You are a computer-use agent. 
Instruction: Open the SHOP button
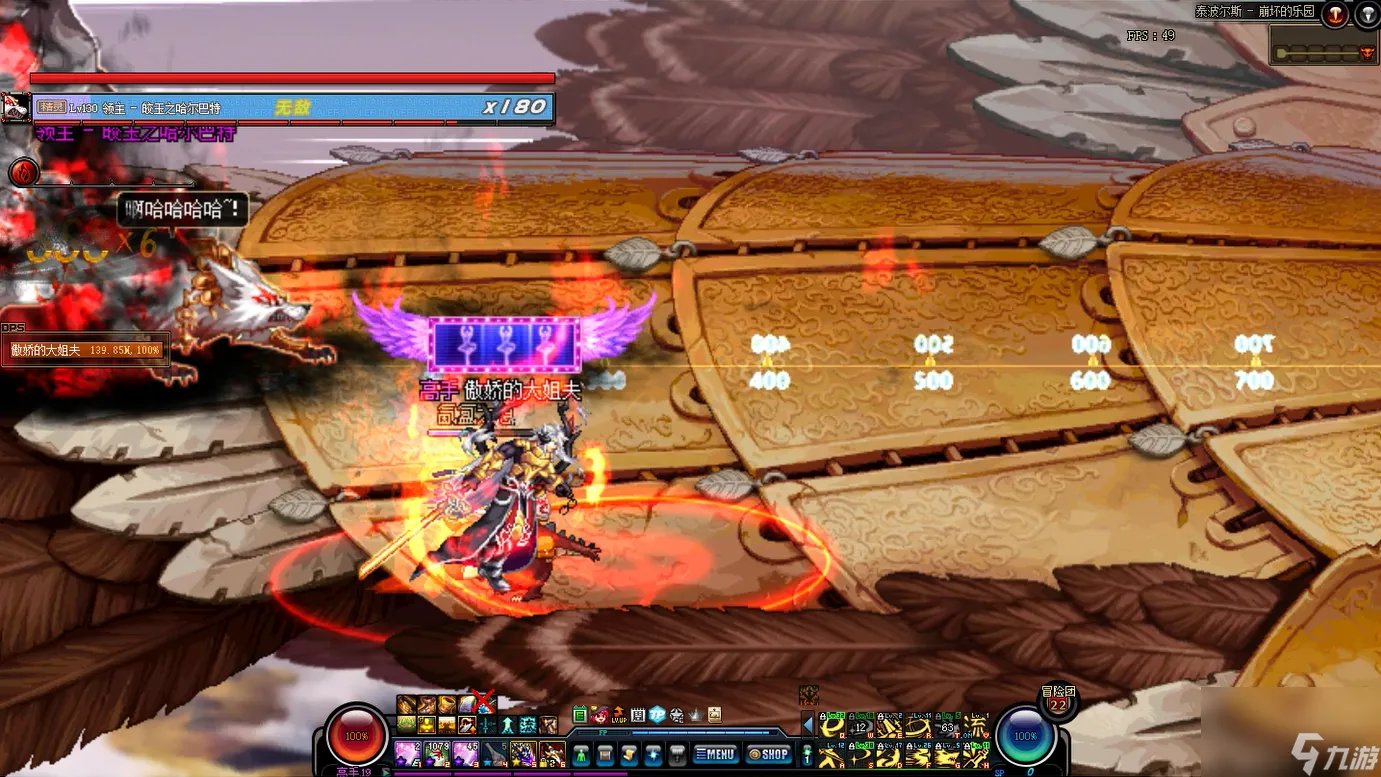(x=769, y=754)
